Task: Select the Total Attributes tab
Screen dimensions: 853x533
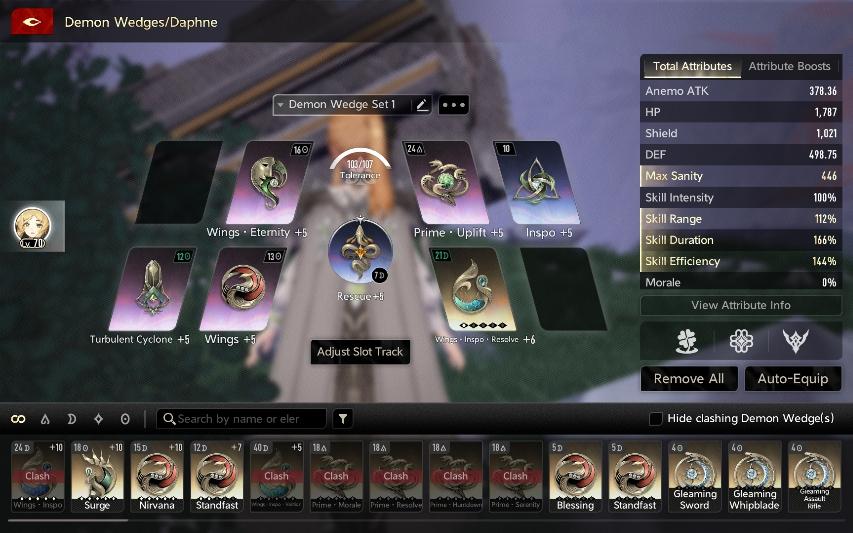Action: pyautogui.click(x=692, y=67)
